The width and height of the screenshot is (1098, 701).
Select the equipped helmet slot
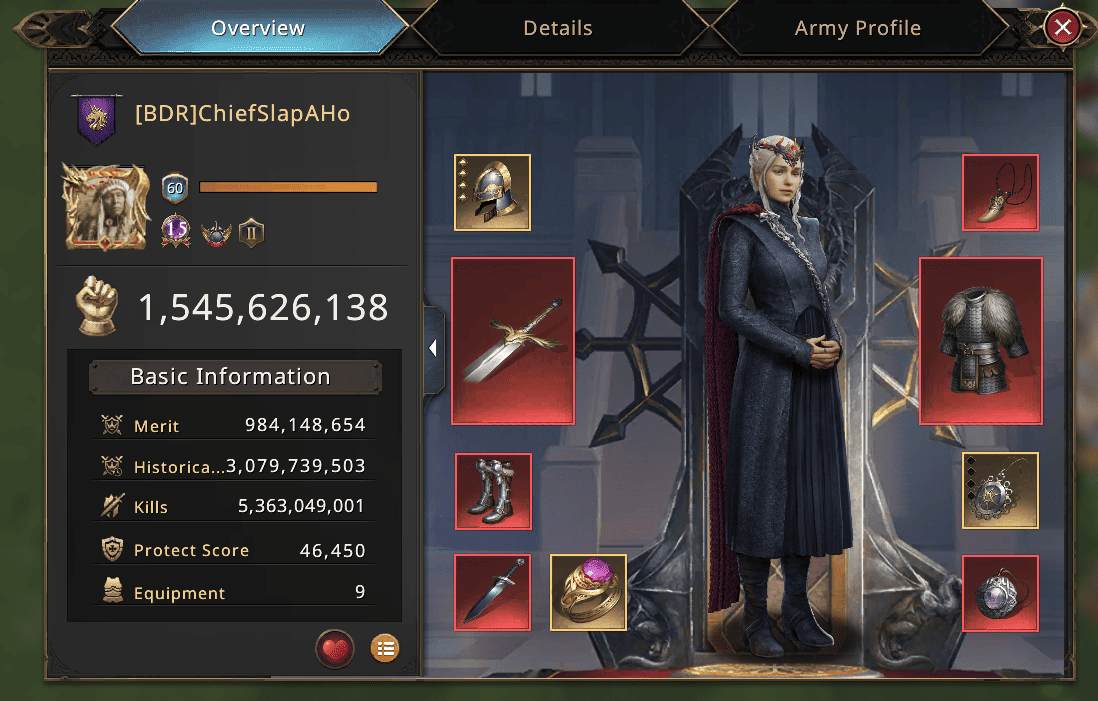[492, 192]
